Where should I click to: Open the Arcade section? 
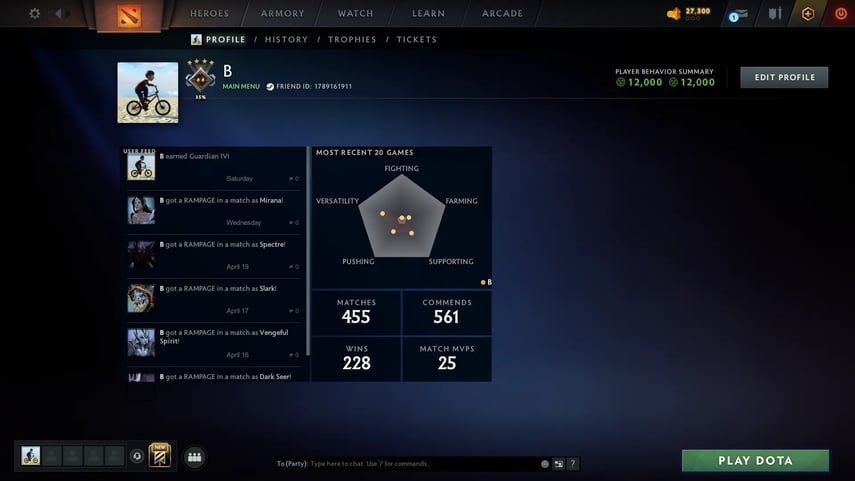(502, 14)
